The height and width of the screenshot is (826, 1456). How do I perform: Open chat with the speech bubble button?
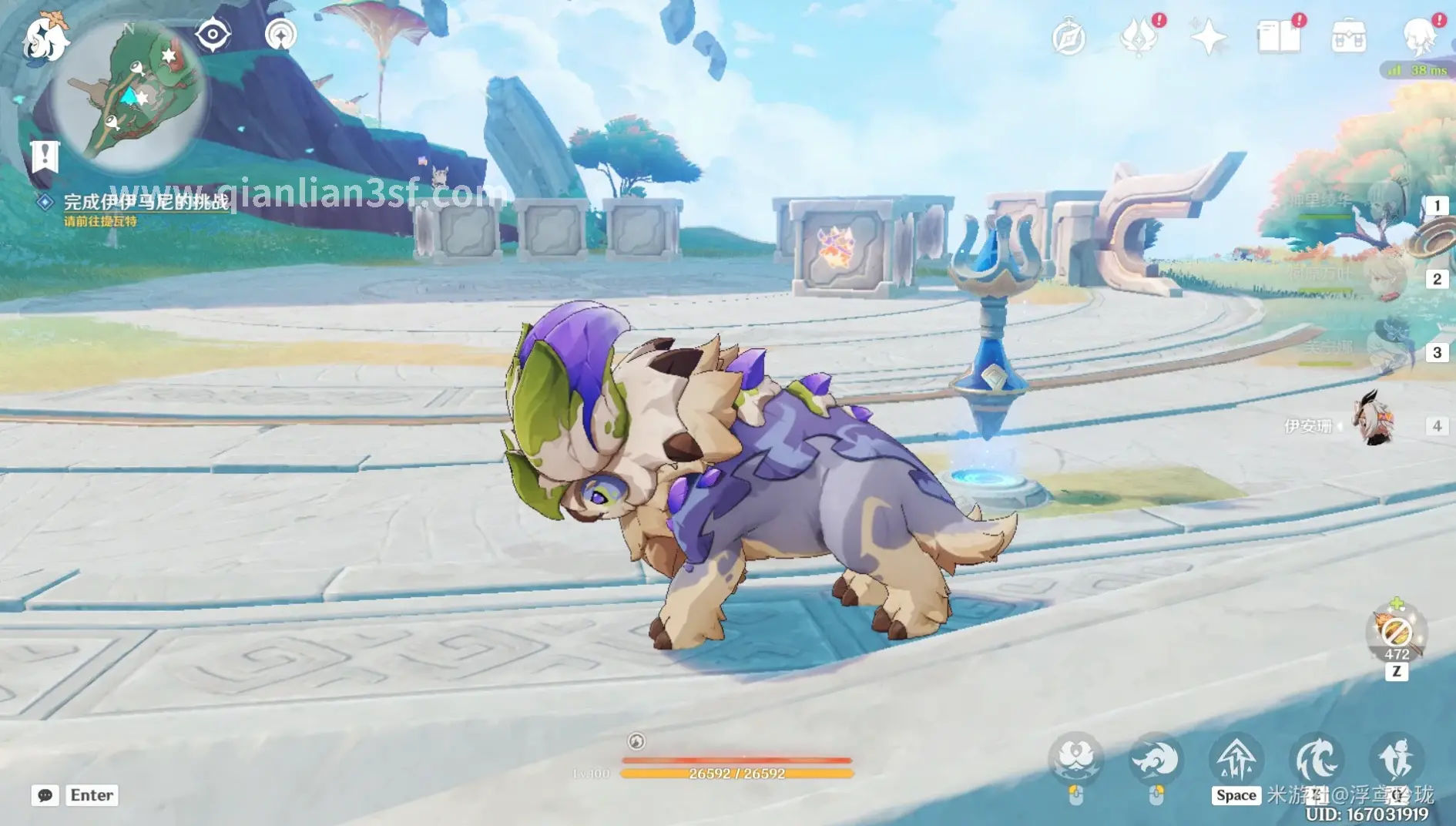point(45,795)
